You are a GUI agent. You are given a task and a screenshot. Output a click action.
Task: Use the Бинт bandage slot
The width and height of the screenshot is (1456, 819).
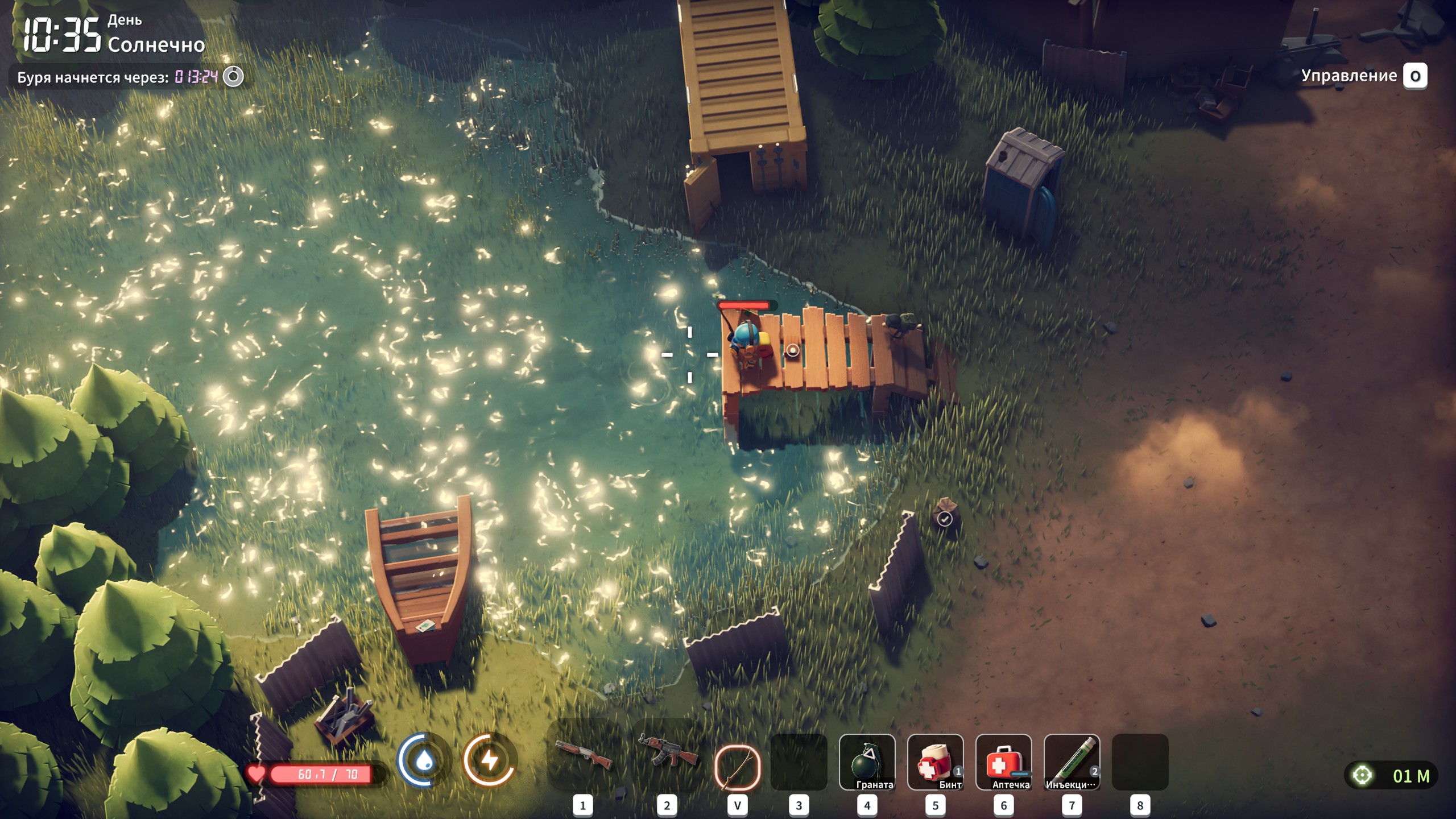coord(935,762)
